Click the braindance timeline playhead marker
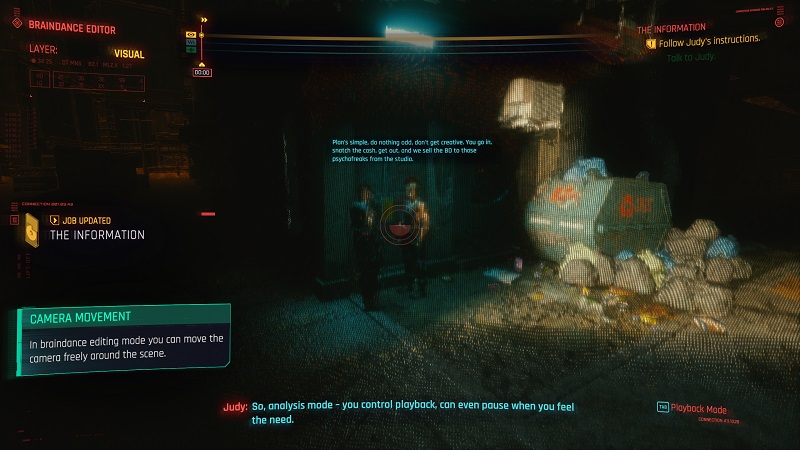Screen dimensions: 800x450 click(202, 36)
